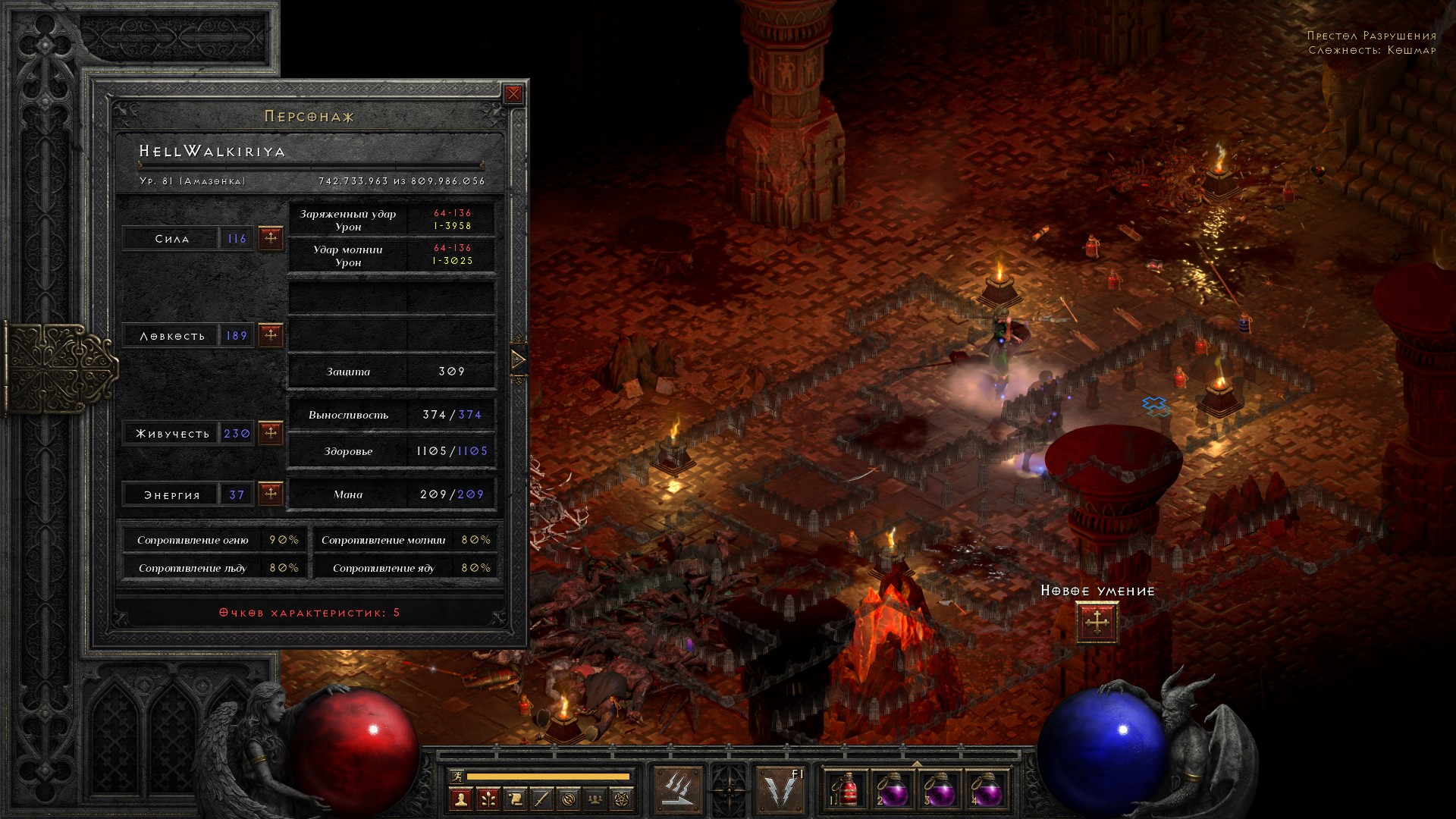Open the character sheet mini-menu icon
Screen dimensions: 1456x819
[x=460, y=799]
